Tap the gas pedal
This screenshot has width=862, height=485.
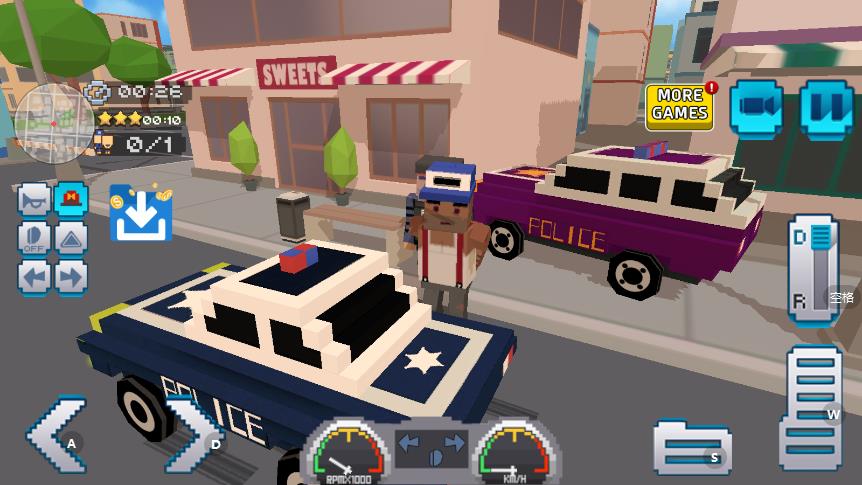813,406
